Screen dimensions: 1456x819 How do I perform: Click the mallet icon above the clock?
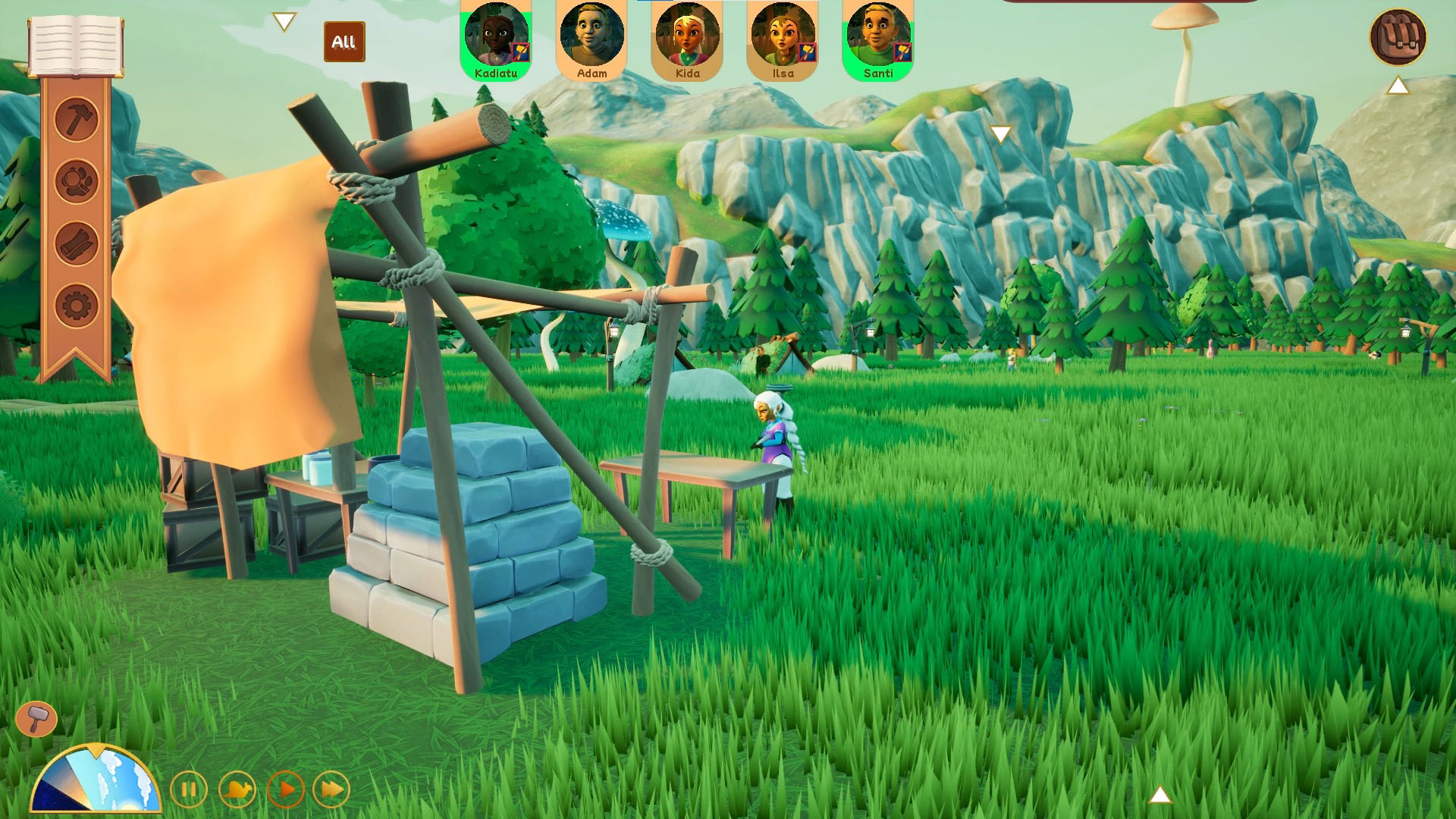(x=36, y=718)
